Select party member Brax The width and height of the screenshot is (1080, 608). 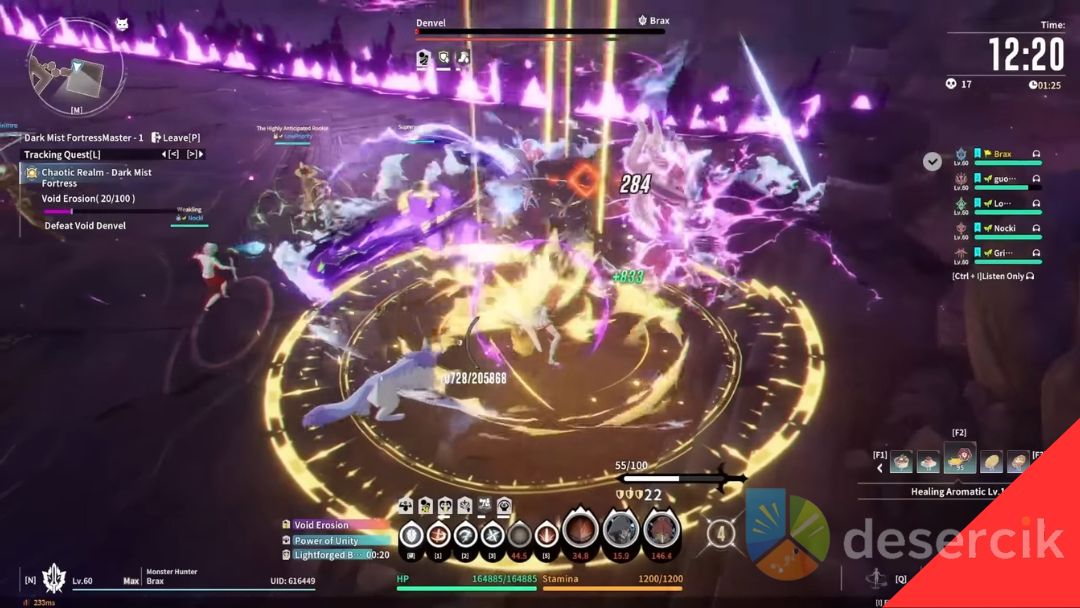(x=1002, y=155)
